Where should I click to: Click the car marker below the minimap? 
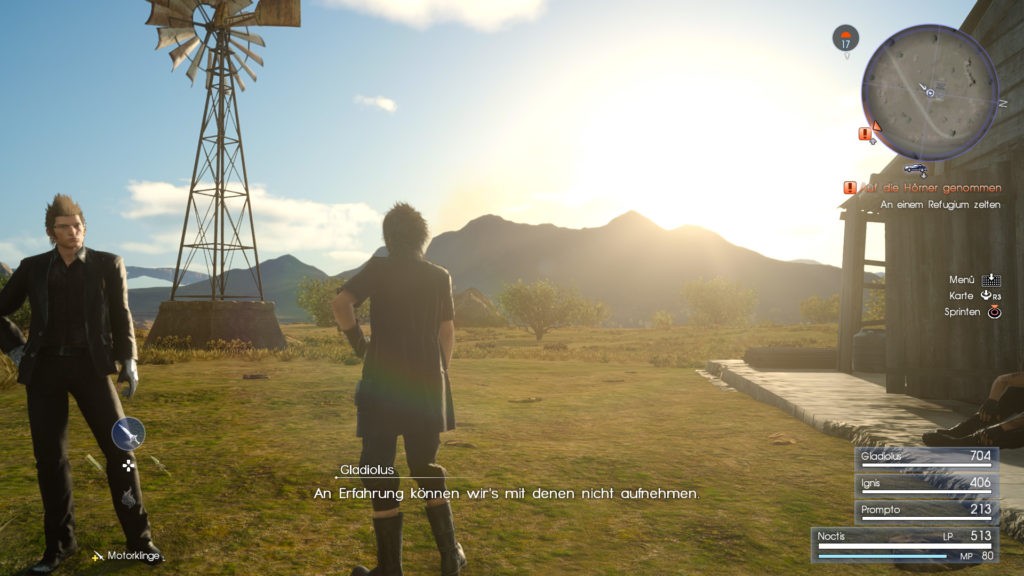914,168
